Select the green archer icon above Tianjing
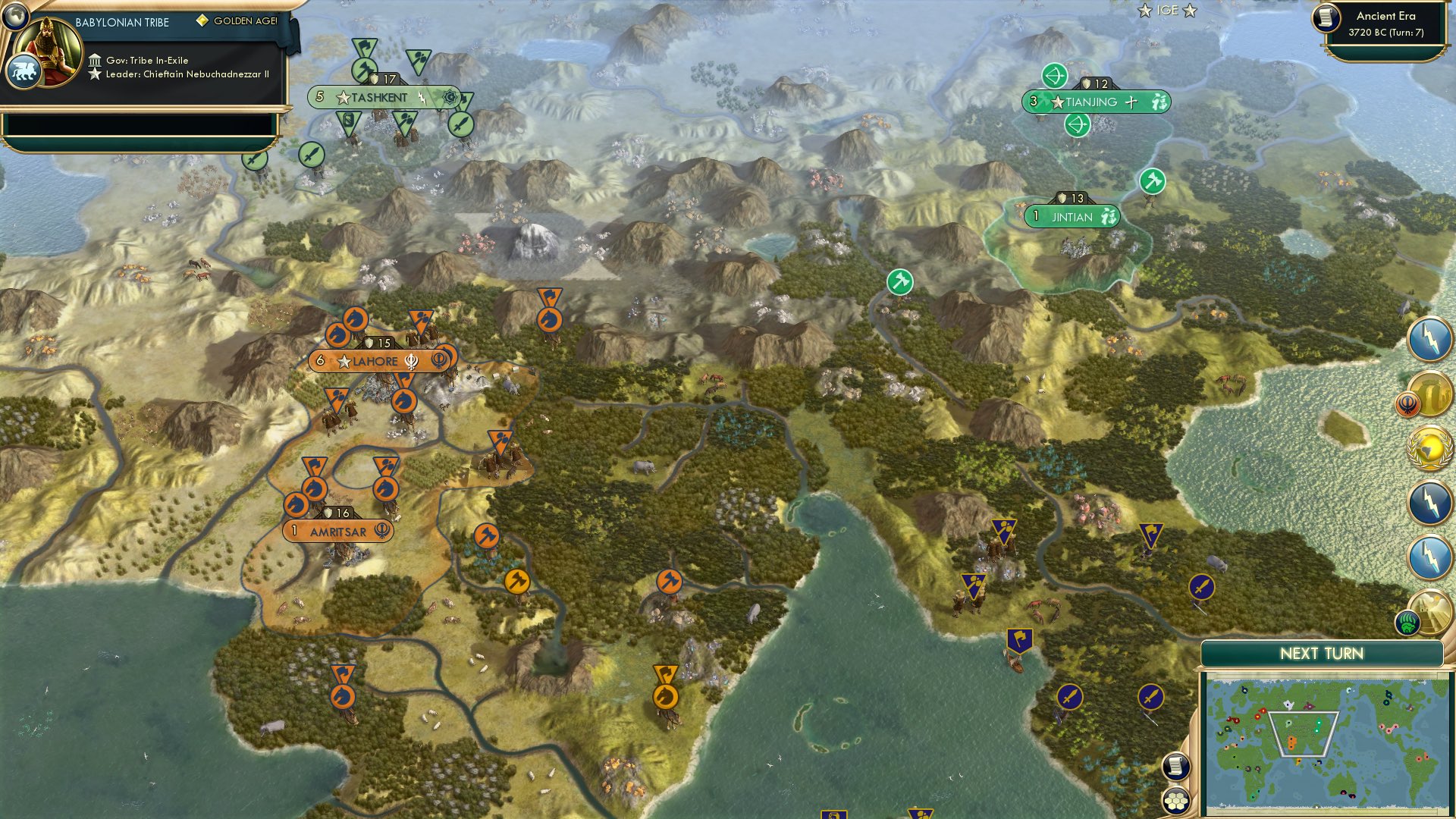The image size is (1456, 819). click(1055, 76)
